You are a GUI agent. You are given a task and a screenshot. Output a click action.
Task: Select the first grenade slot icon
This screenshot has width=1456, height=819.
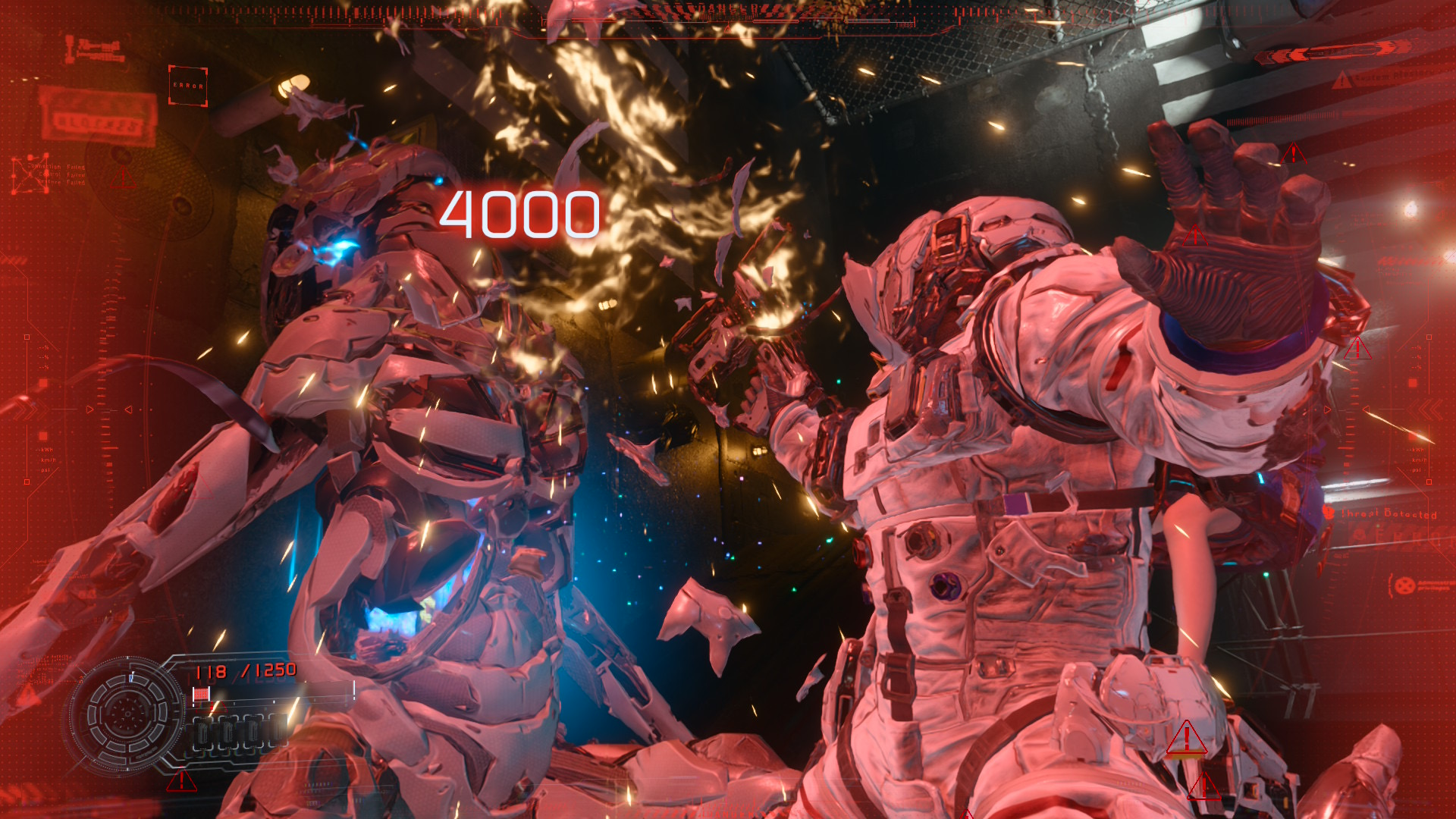[x=204, y=733]
